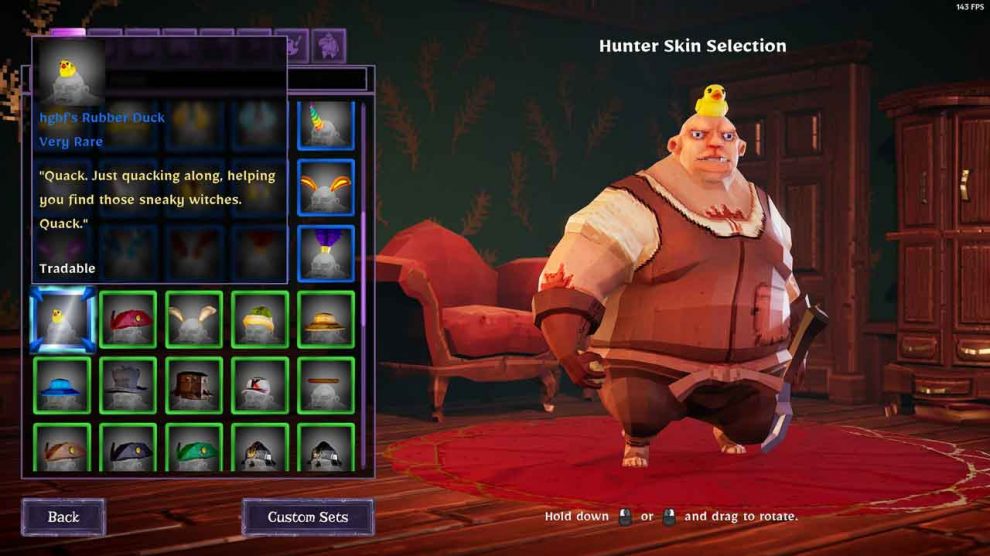
Task: Choose the dark navy beret
Action: click(128, 449)
